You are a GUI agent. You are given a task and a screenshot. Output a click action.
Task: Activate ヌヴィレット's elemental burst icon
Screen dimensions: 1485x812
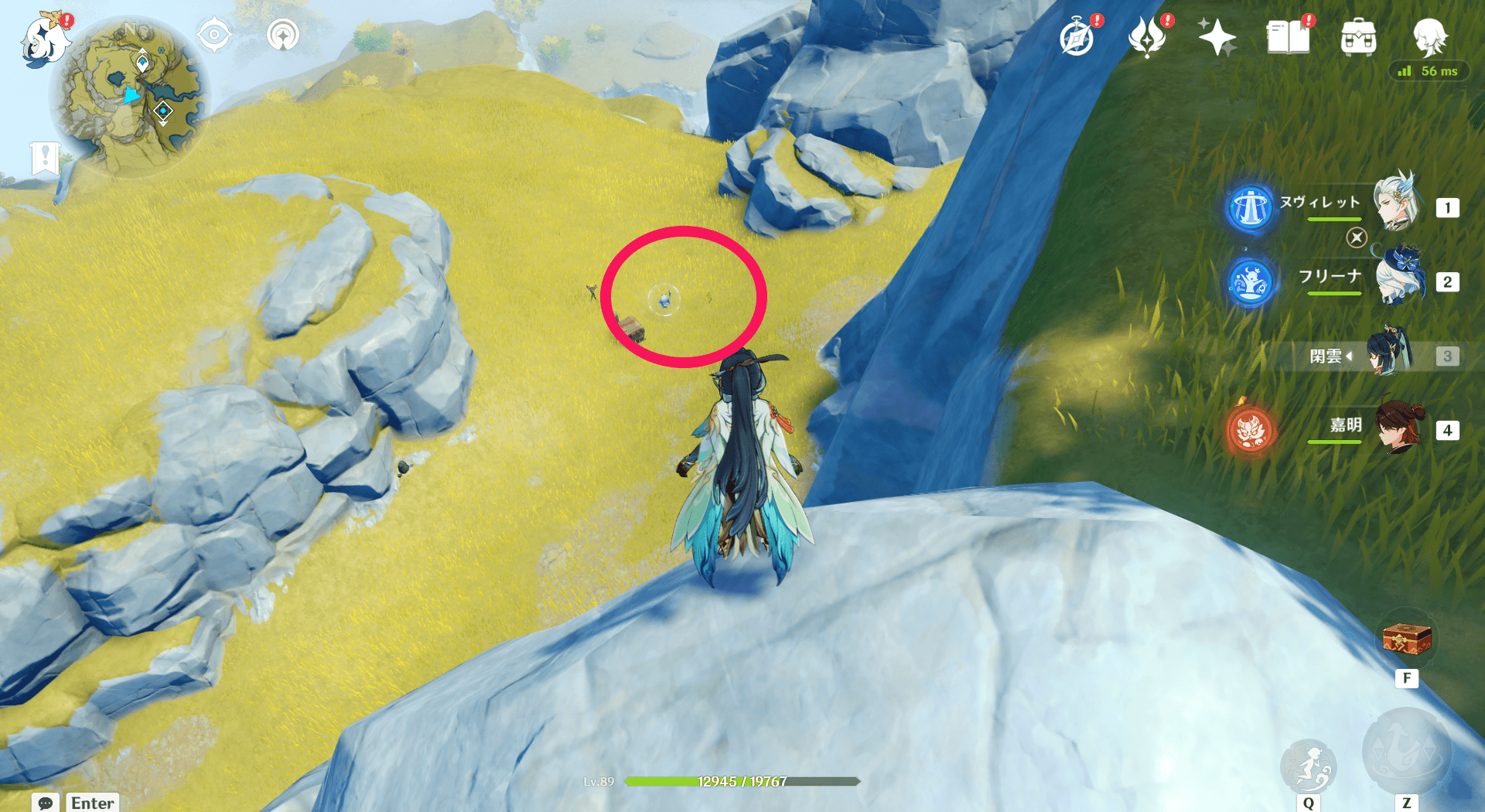1251,209
